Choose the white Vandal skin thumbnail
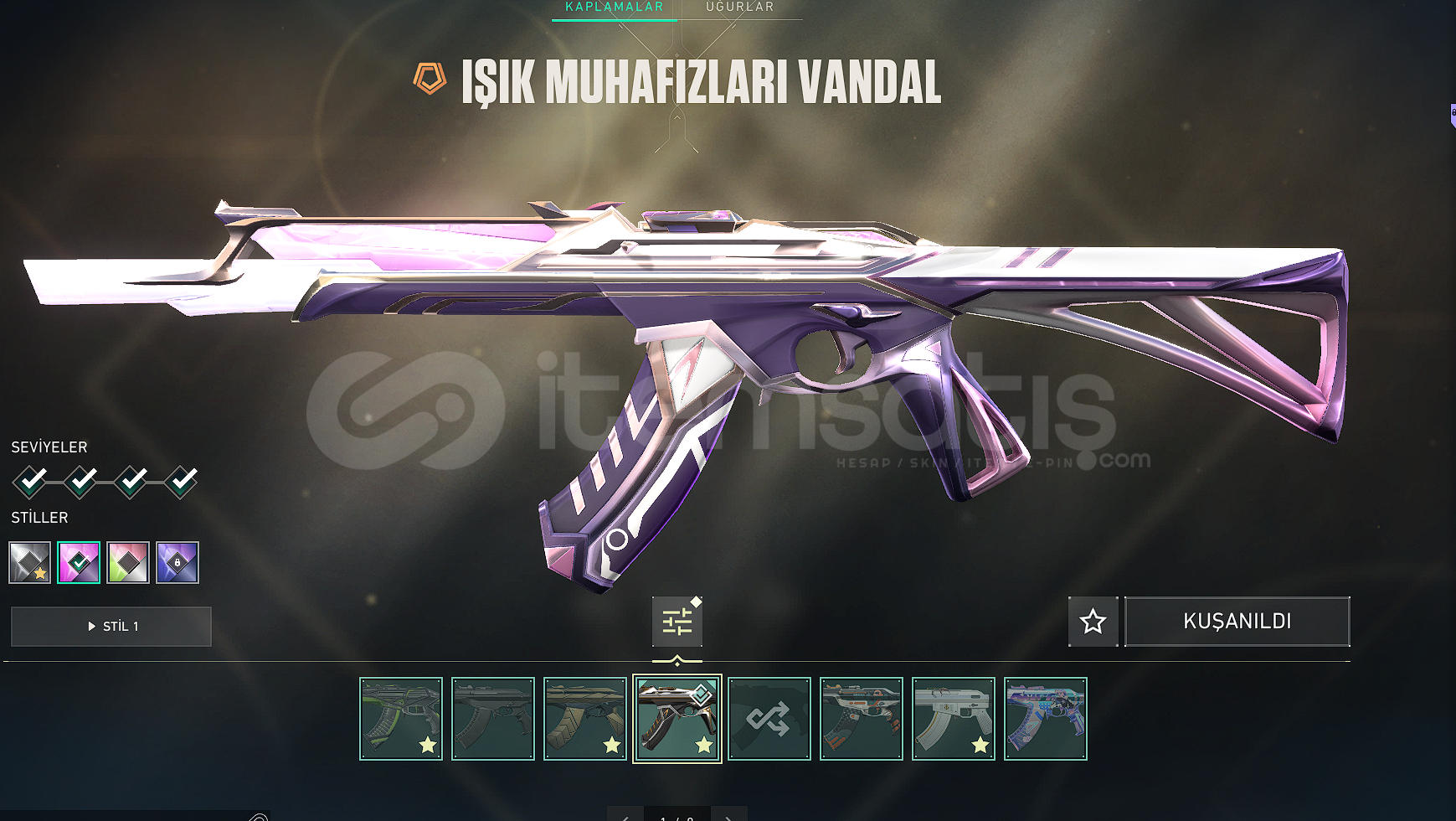The height and width of the screenshot is (821, 1456). [954, 719]
